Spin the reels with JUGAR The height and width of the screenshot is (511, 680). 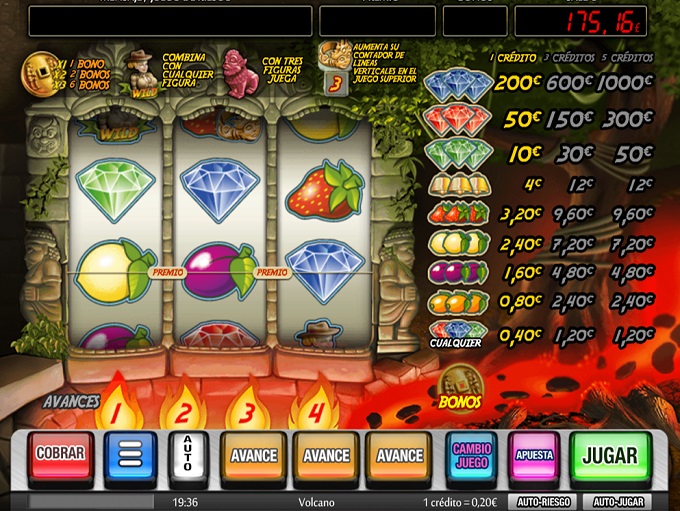point(609,457)
